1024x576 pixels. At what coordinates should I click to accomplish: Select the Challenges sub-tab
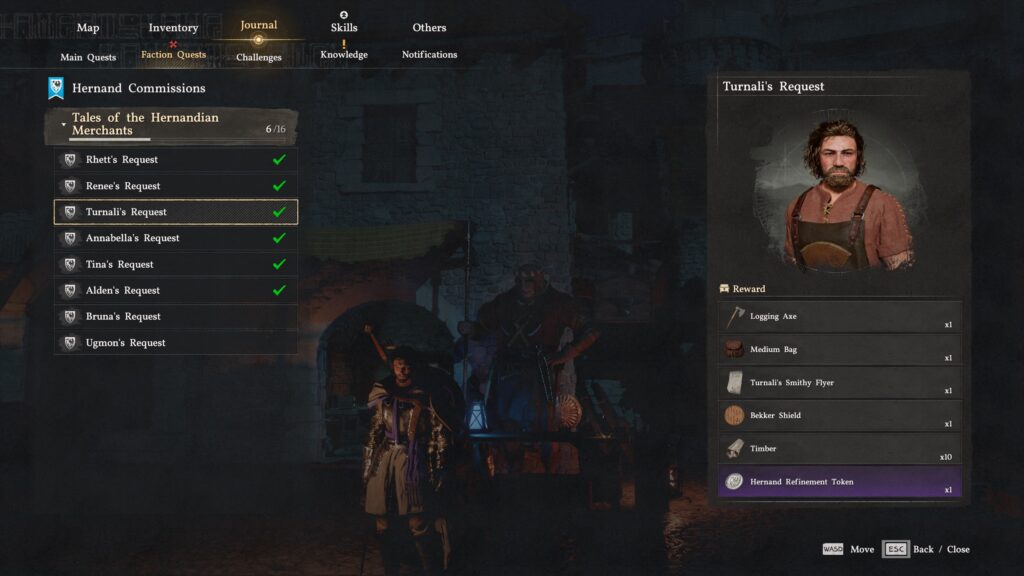point(258,57)
